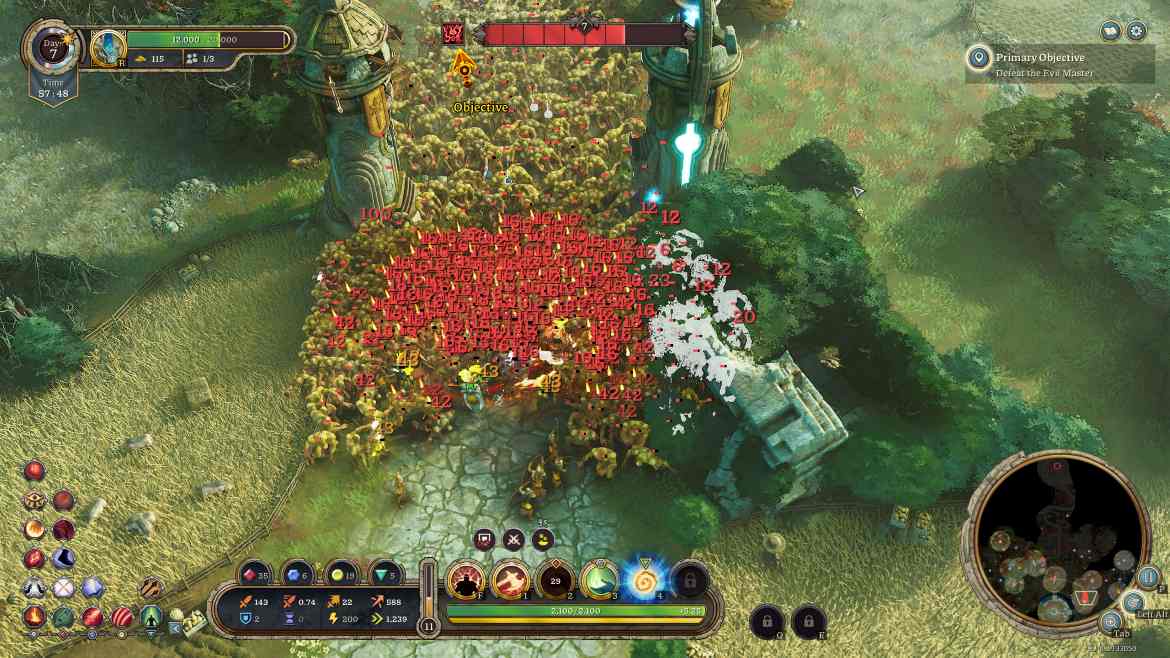Pause the game with the pause button
The height and width of the screenshot is (658, 1170).
pyautogui.click(x=1149, y=578)
